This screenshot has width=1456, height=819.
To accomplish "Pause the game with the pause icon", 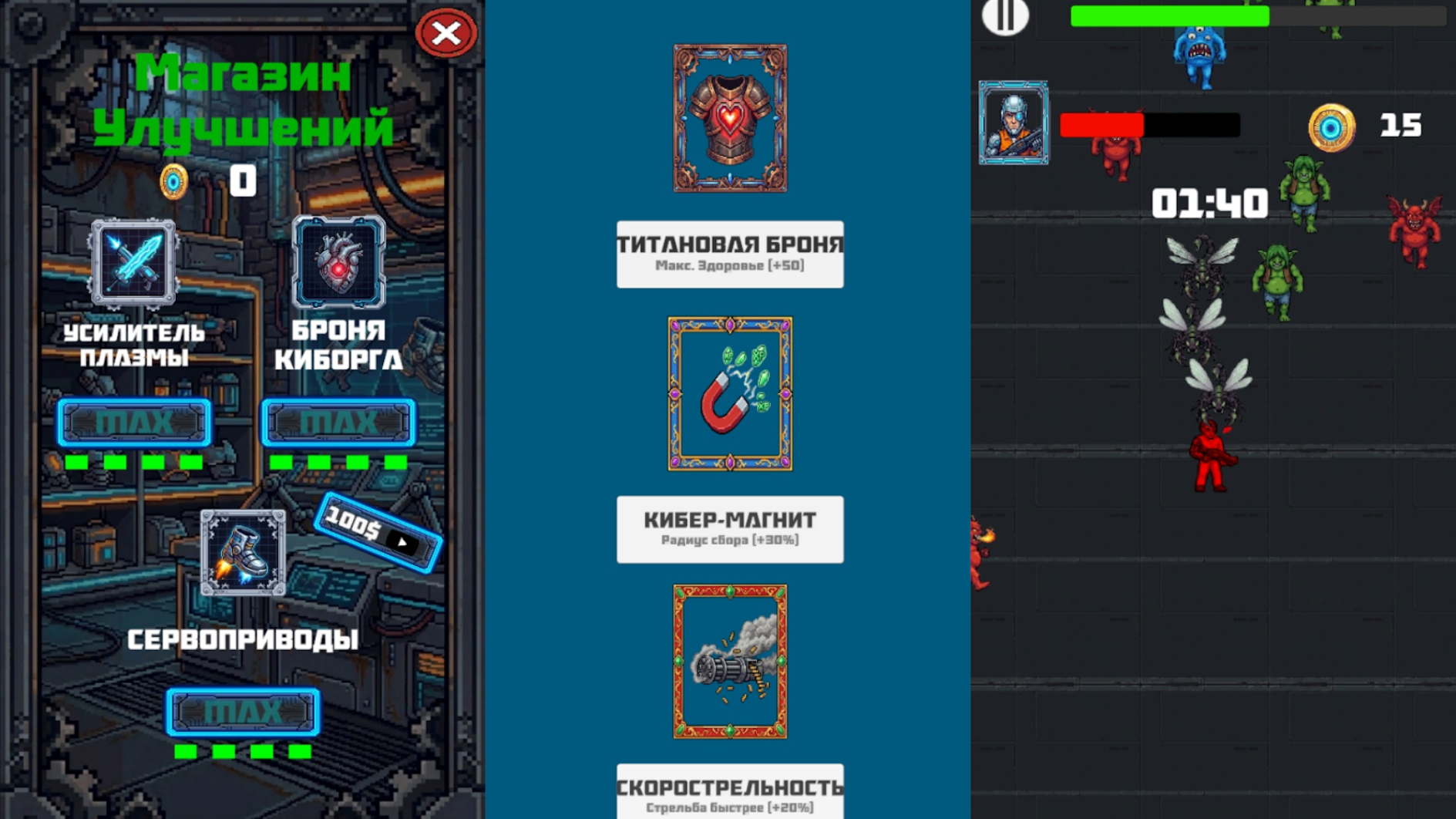I will [x=1004, y=17].
